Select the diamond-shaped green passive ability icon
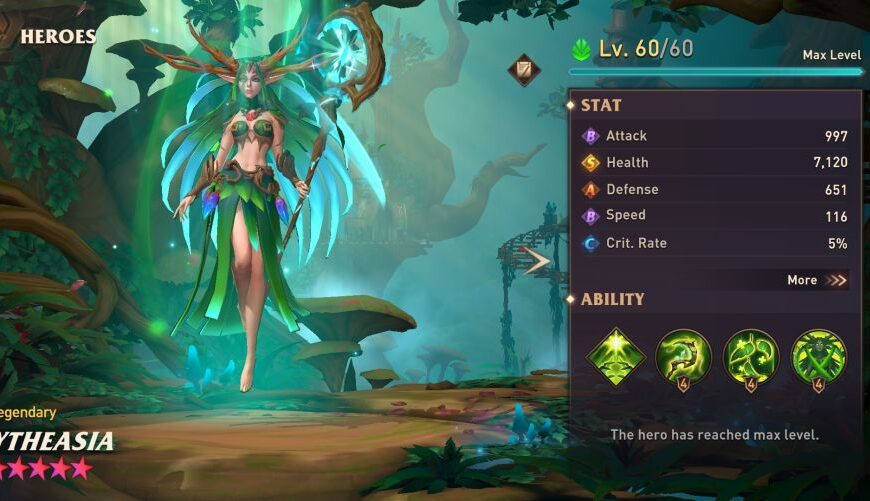This screenshot has height=501, width=870. (x=615, y=357)
